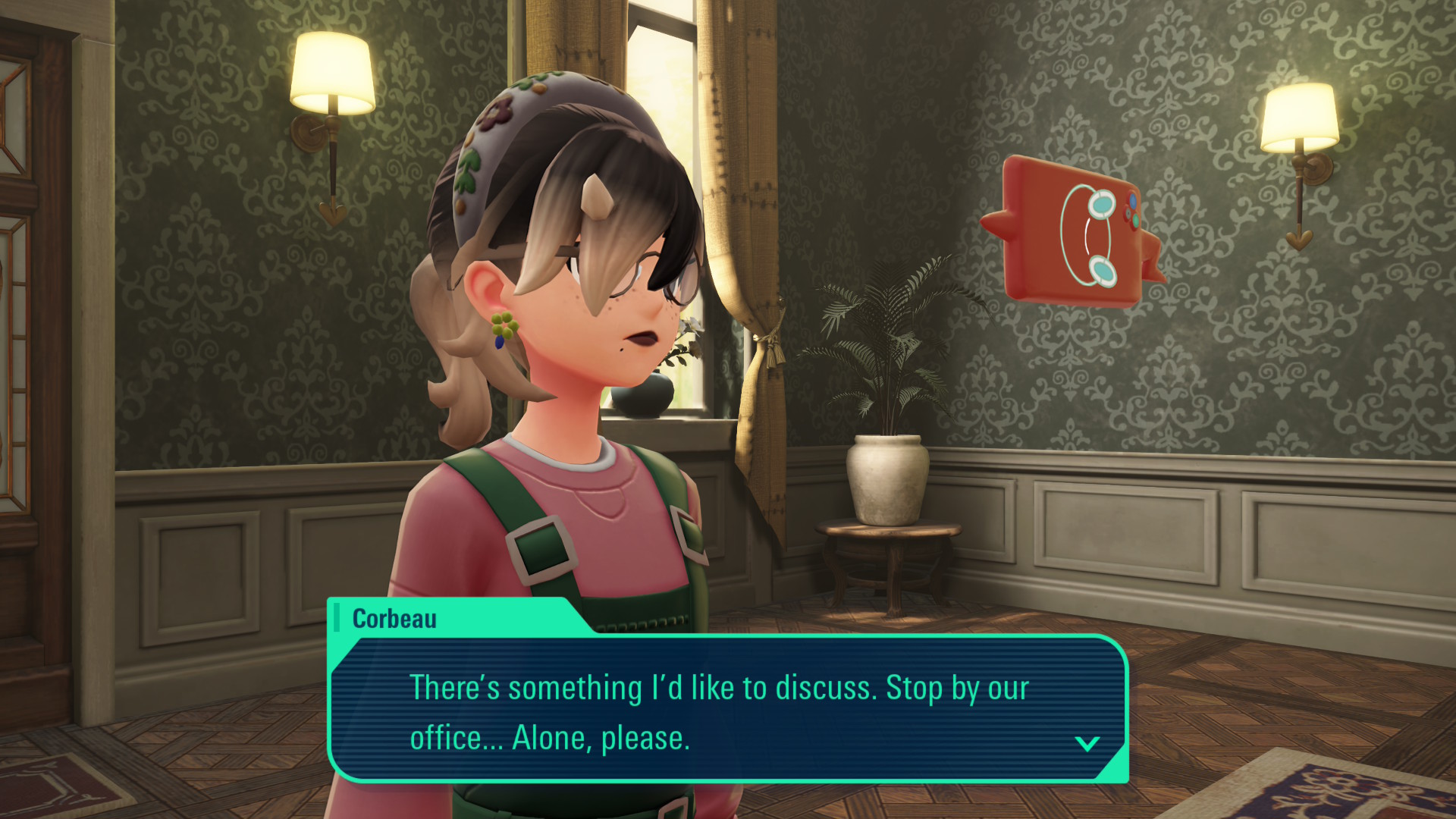Advance dialogue with the down arrow indicator

pyautogui.click(x=1087, y=743)
